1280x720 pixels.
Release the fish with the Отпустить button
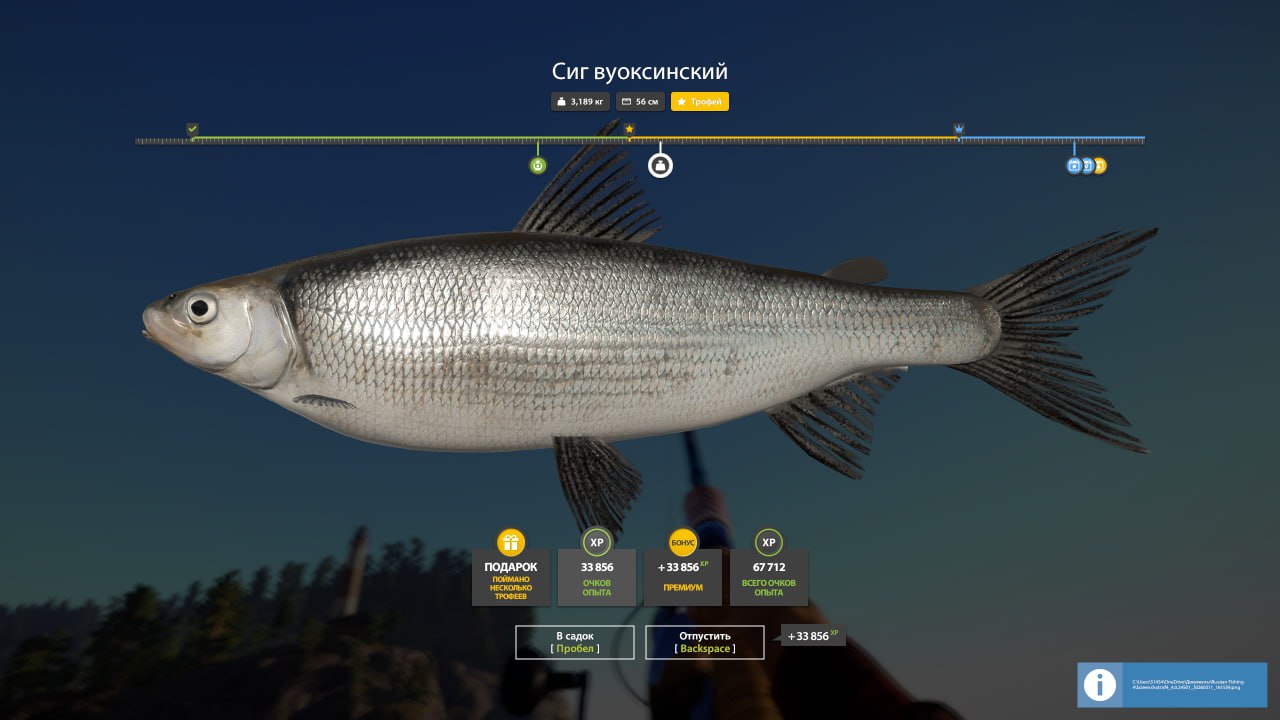[x=705, y=642]
